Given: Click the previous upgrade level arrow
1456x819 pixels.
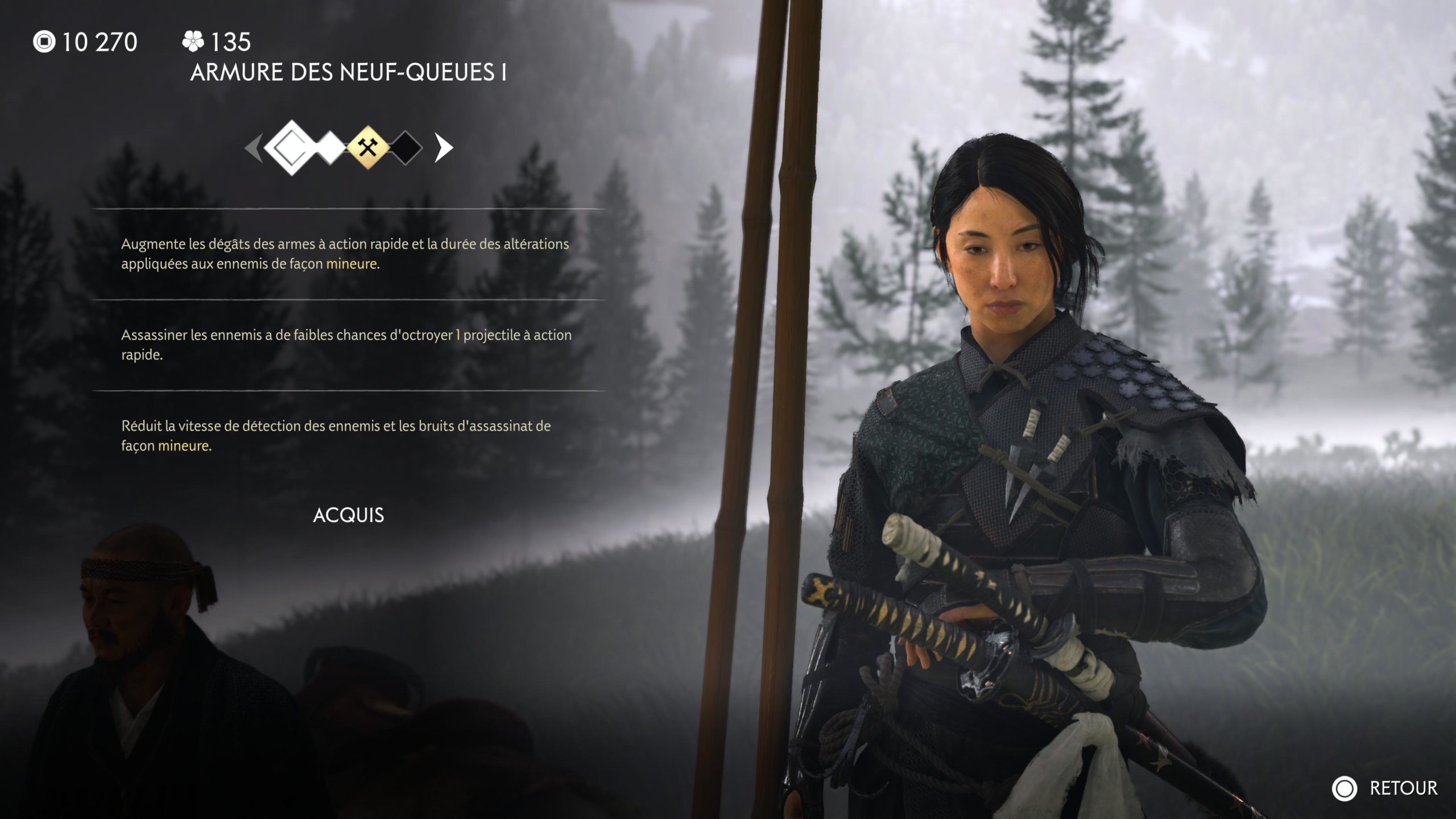Looking at the screenshot, I should click(x=253, y=148).
